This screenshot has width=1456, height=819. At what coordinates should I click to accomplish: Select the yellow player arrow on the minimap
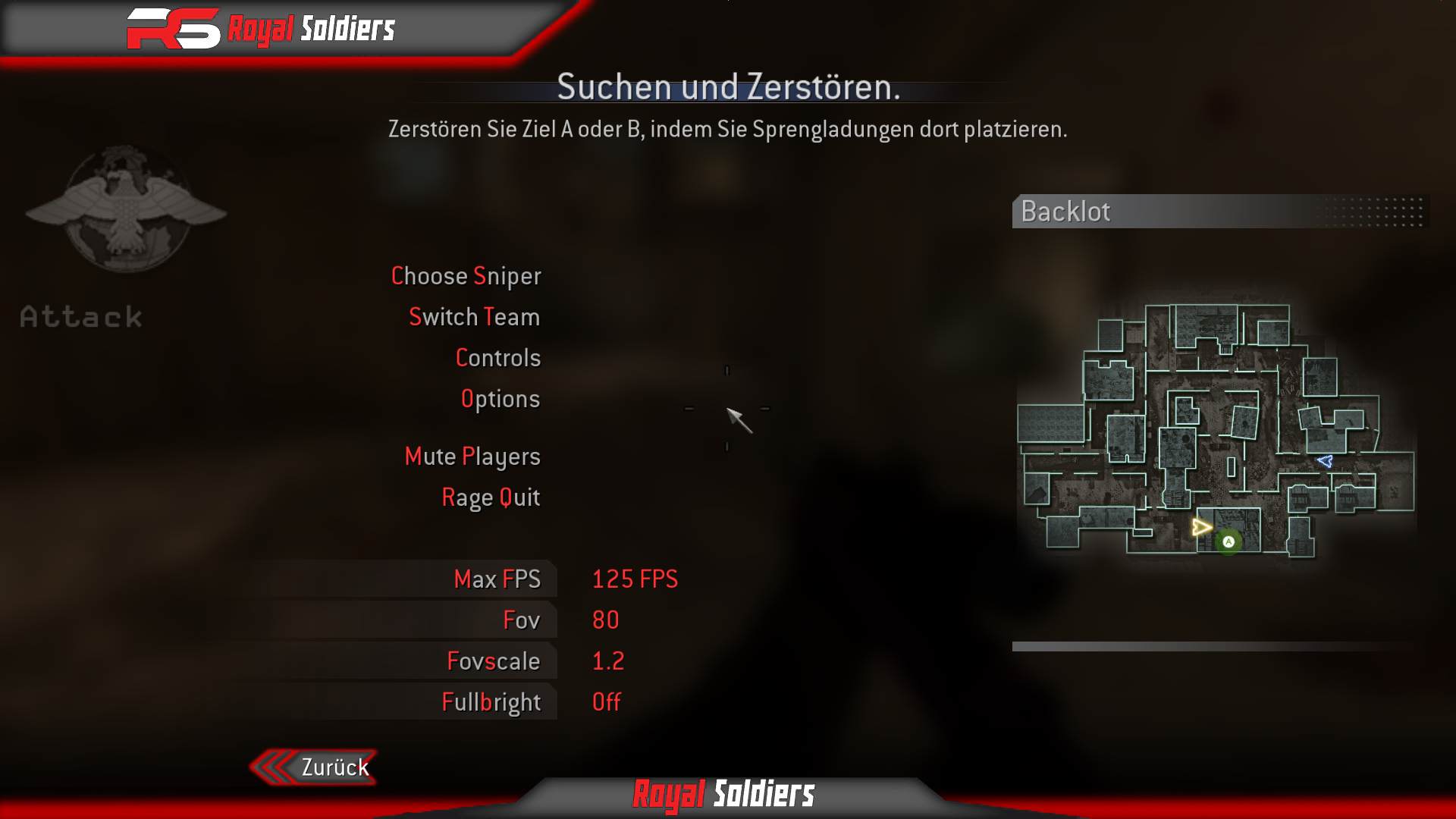pos(1200,526)
